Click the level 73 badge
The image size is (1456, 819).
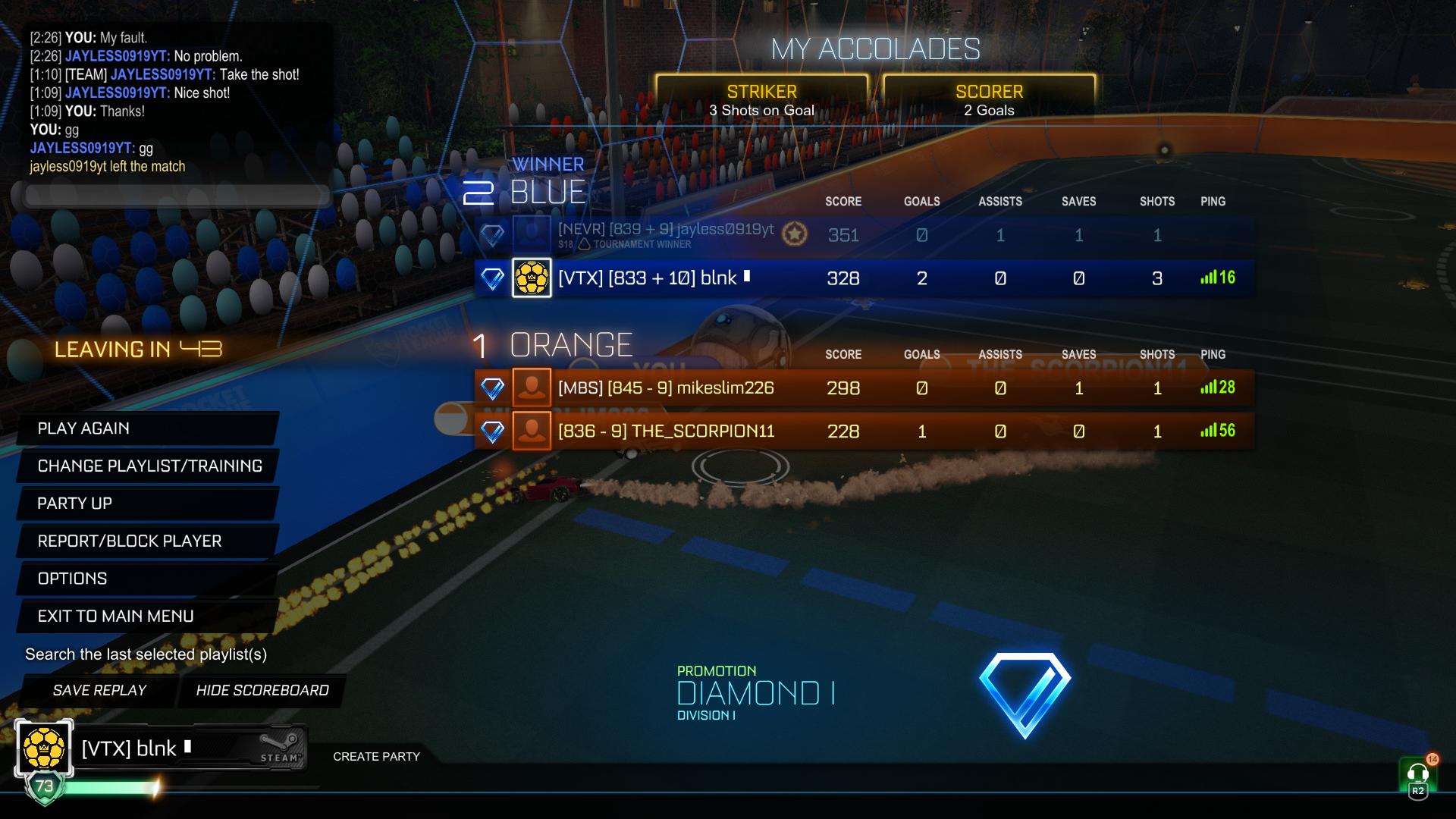click(x=43, y=788)
